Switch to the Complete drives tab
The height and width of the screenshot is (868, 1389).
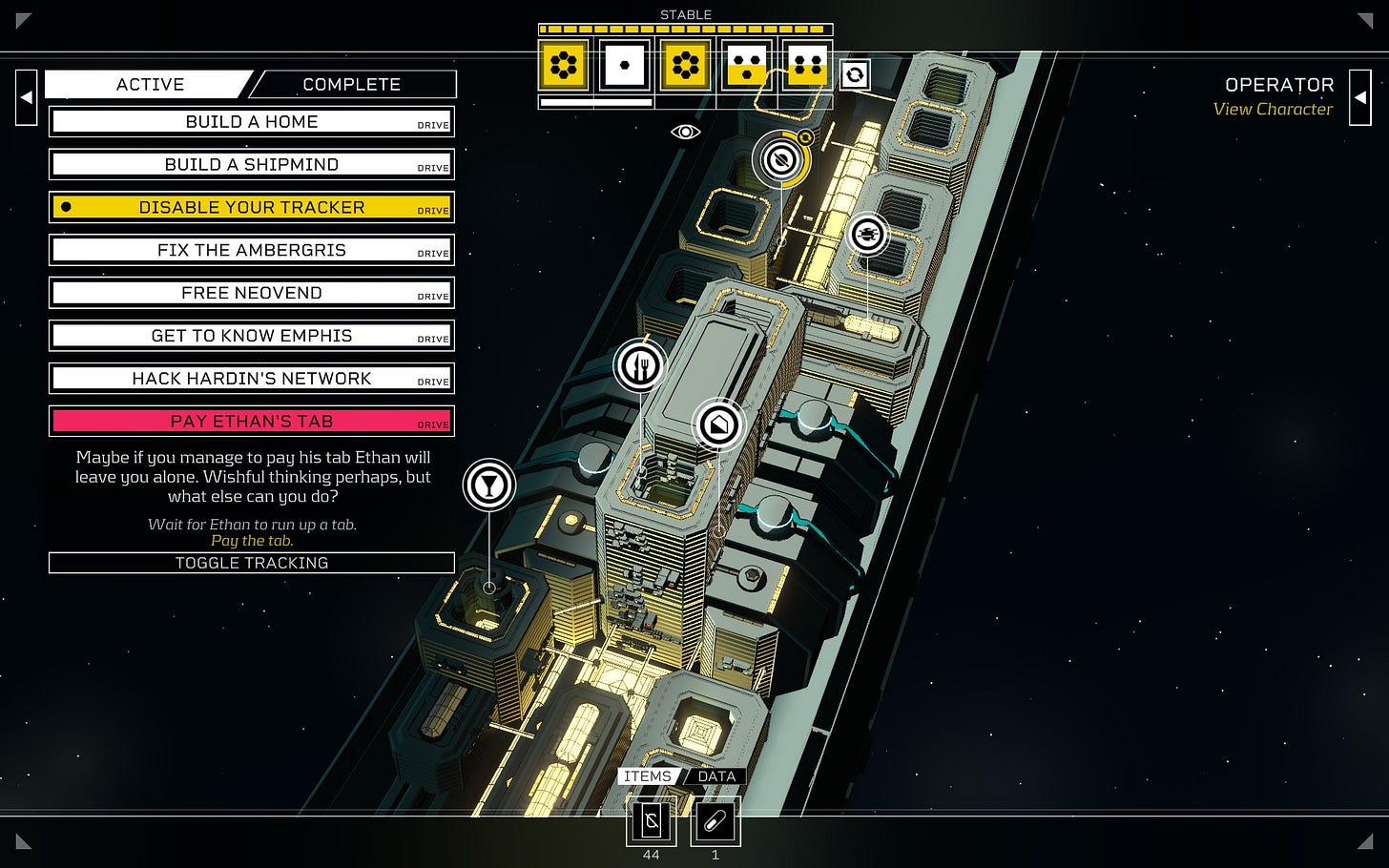[x=352, y=85]
